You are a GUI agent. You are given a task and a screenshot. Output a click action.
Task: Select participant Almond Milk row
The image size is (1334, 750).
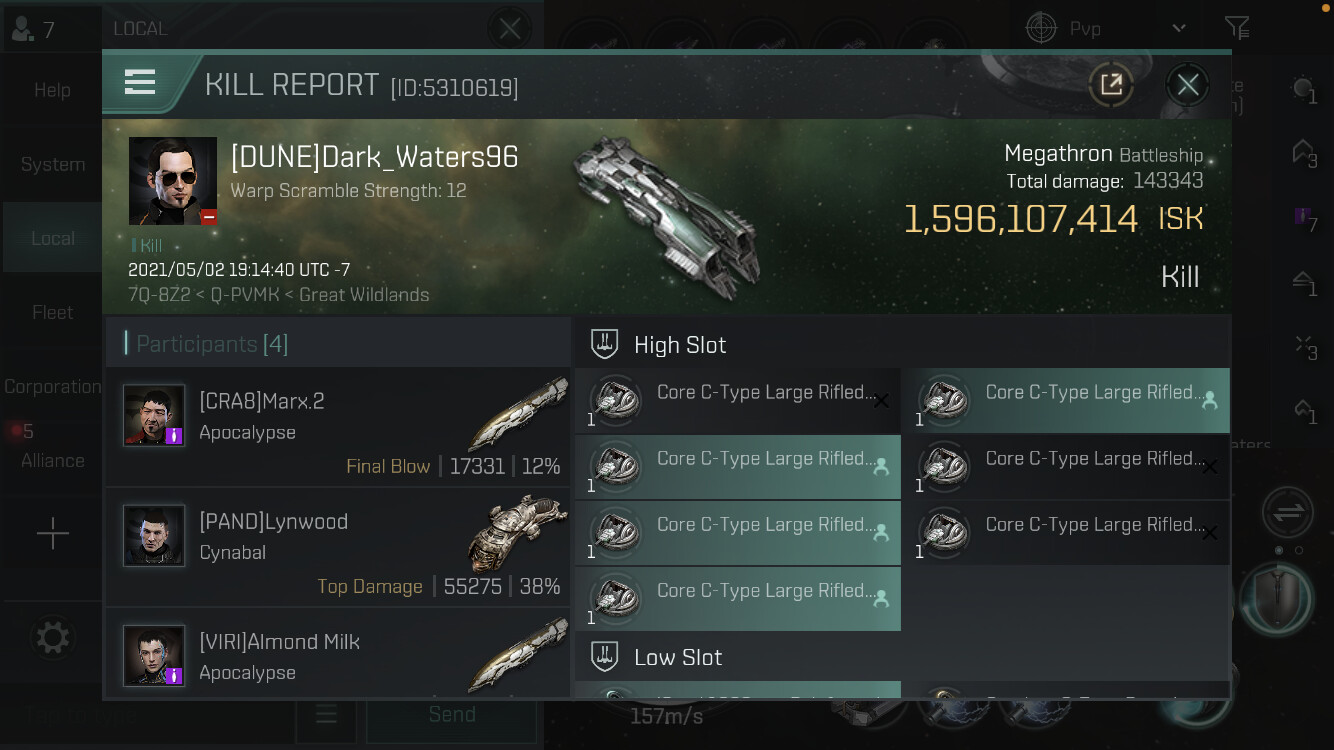click(337, 653)
